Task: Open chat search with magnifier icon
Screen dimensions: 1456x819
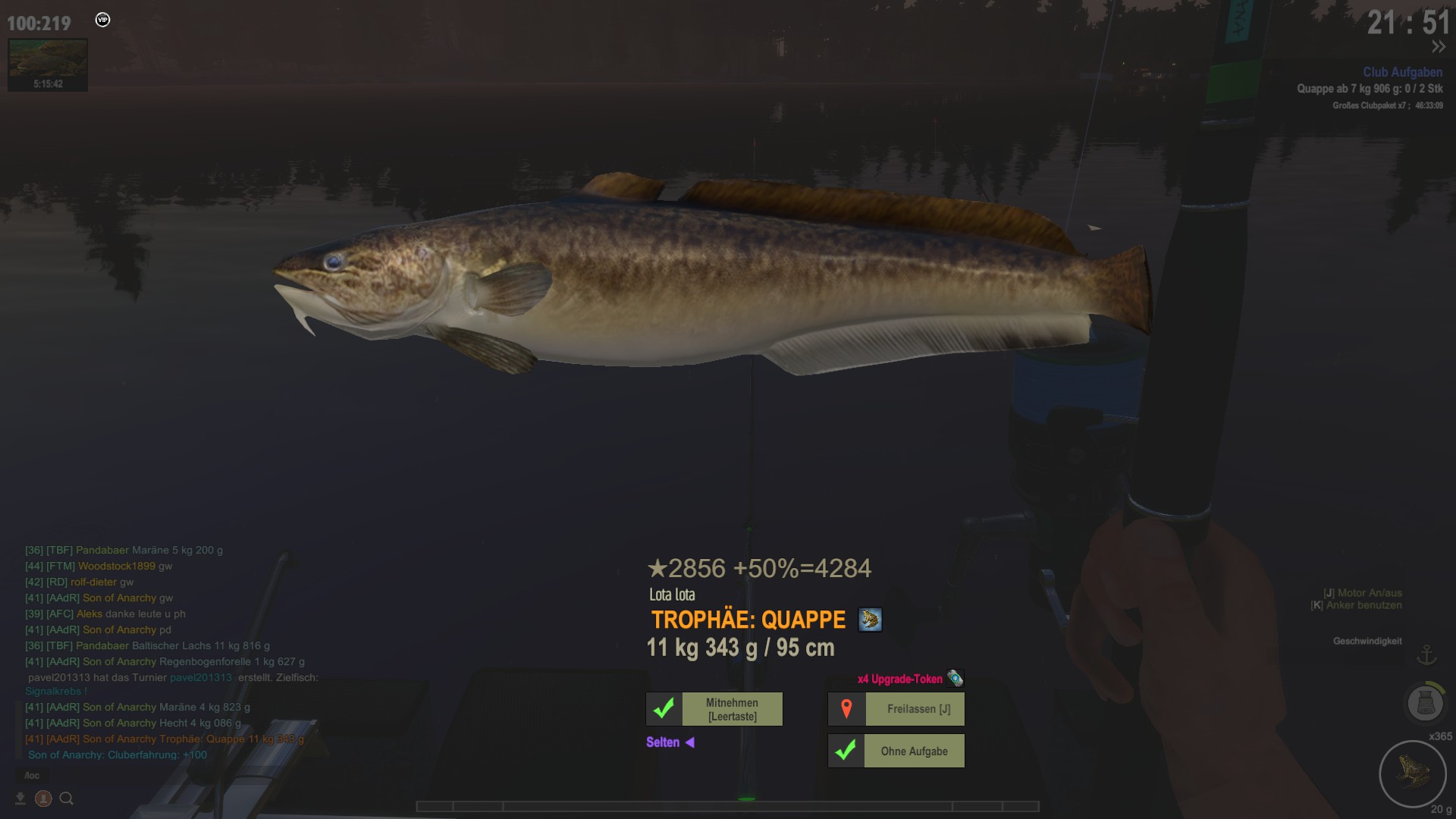Action: click(67, 798)
